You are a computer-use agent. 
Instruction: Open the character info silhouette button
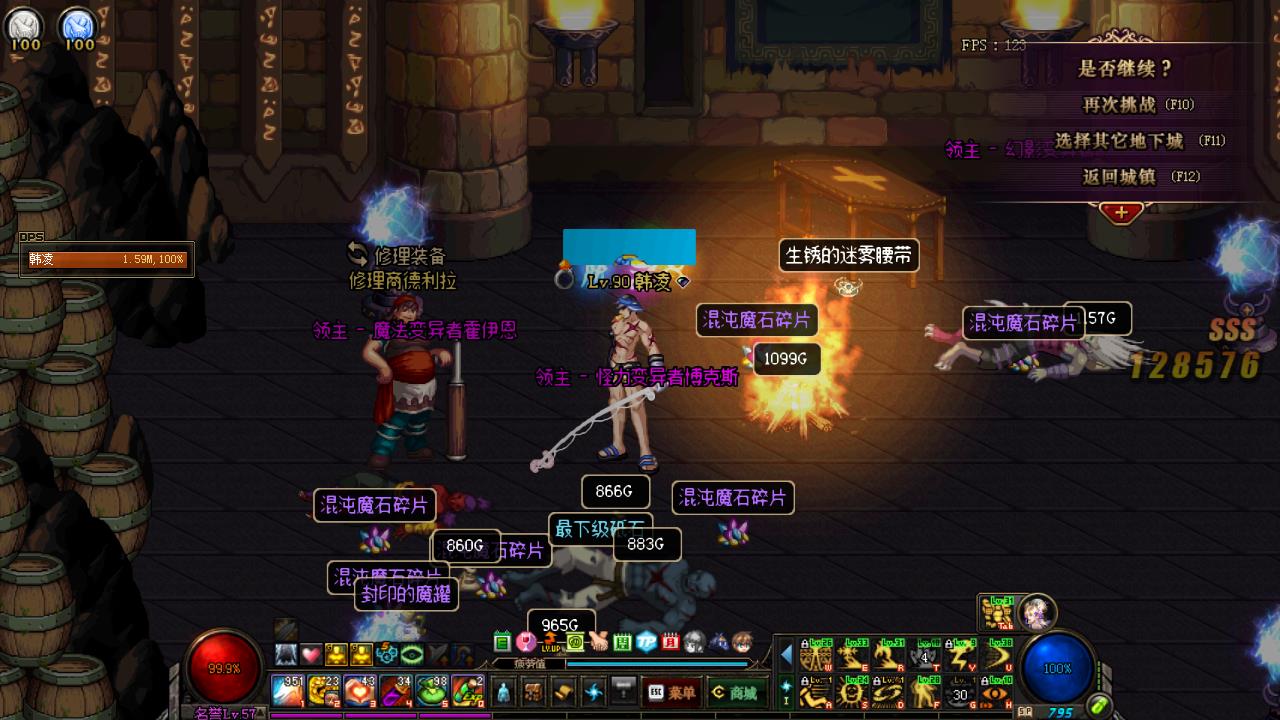point(503,692)
